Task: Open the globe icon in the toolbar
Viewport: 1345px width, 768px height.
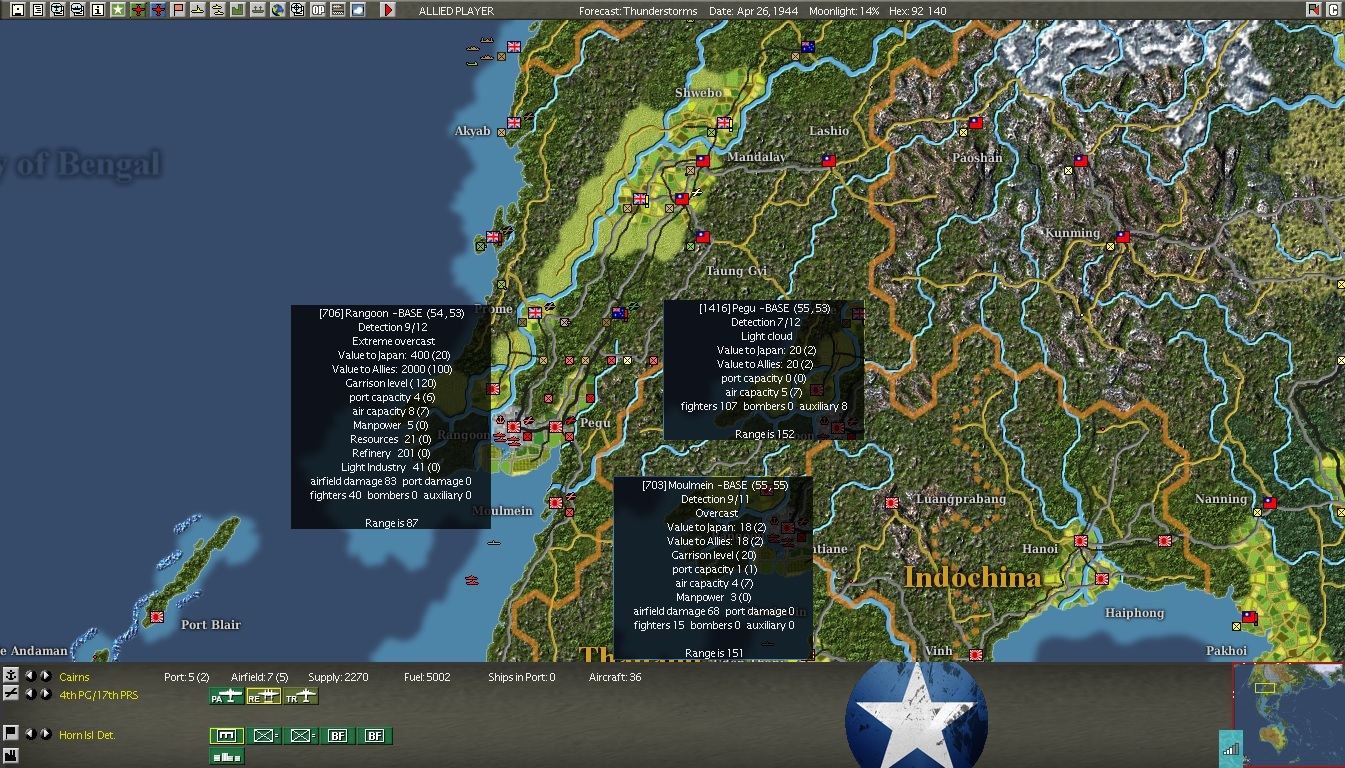Action: pyautogui.click(x=277, y=10)
